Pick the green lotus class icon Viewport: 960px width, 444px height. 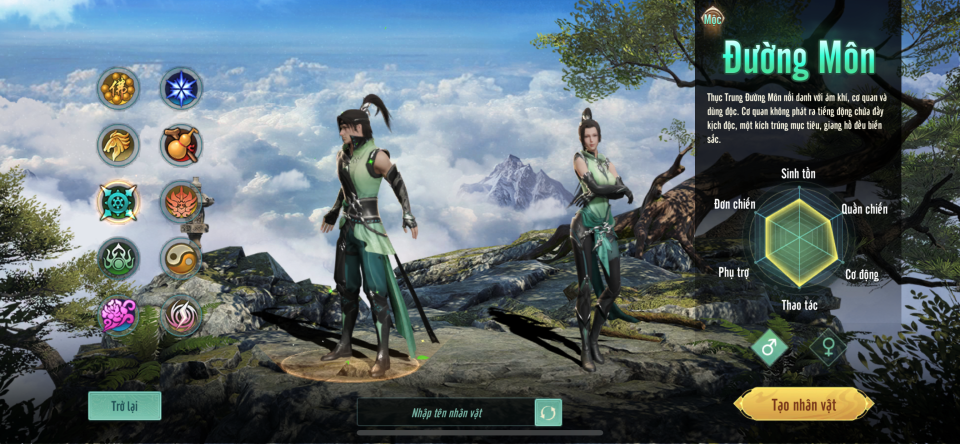(x=118, y=259)
